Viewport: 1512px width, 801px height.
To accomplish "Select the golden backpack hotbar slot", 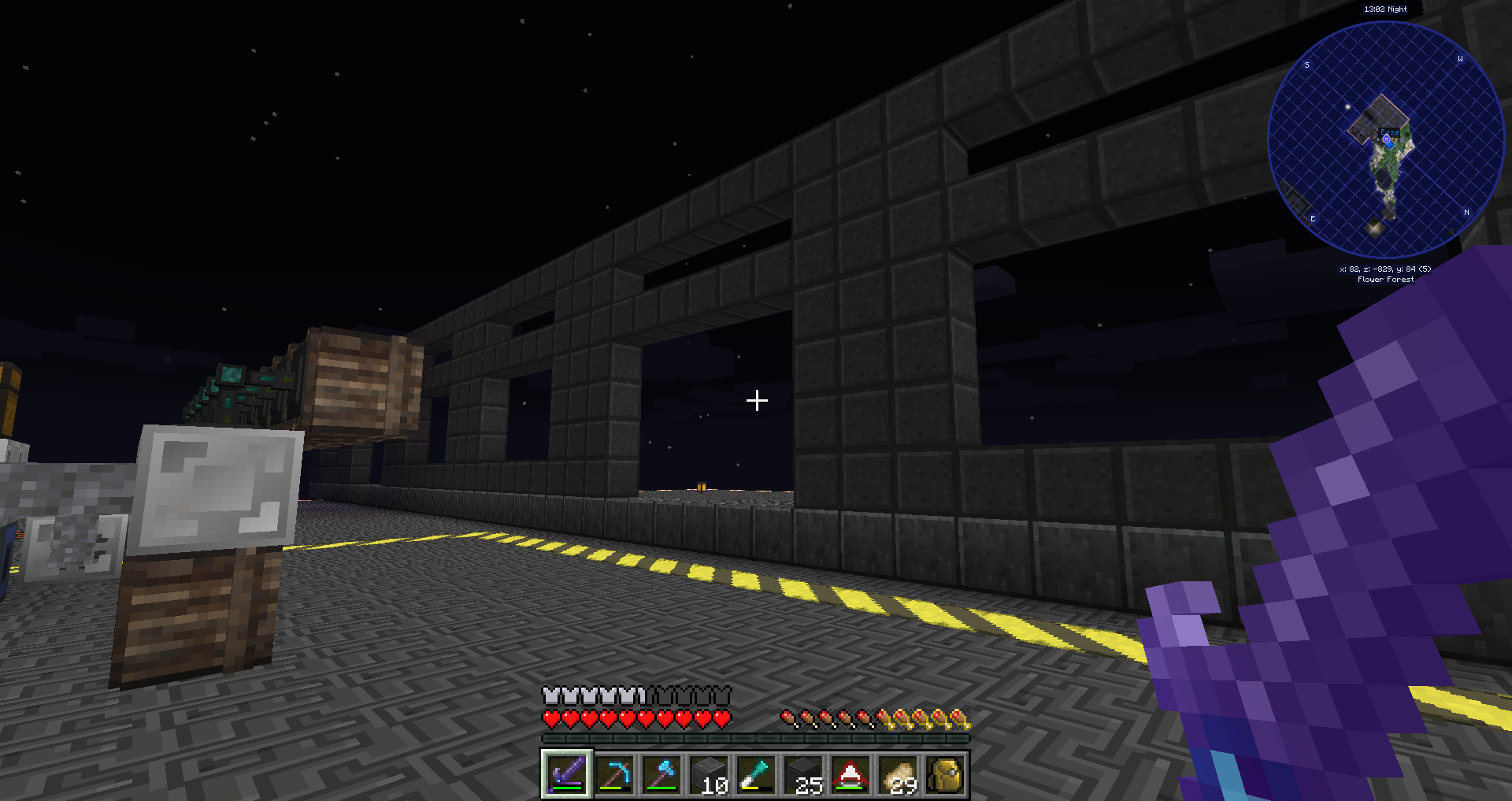I will (x=945, y=774).
